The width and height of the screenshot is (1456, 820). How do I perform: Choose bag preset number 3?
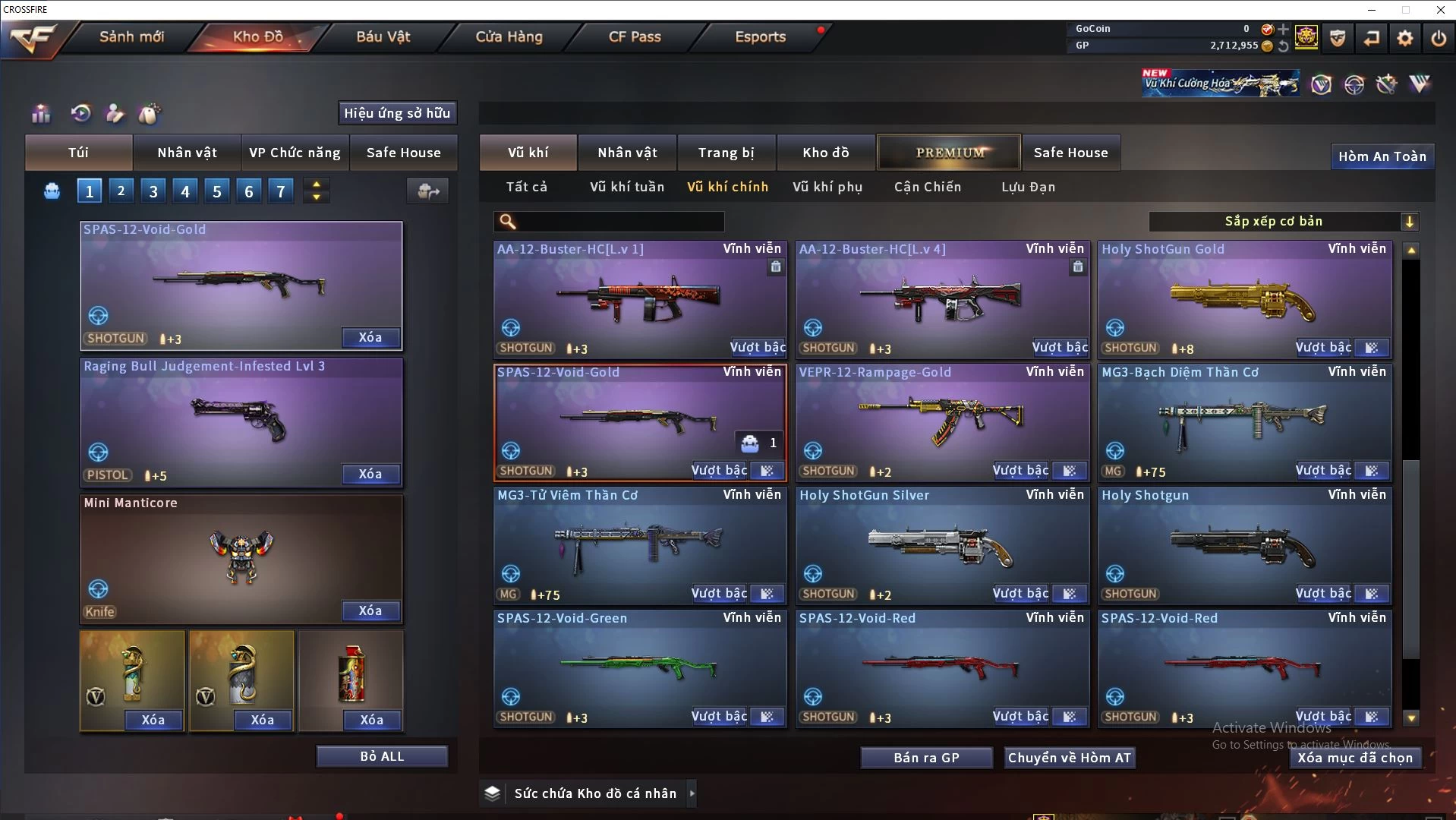coord(153,191)
